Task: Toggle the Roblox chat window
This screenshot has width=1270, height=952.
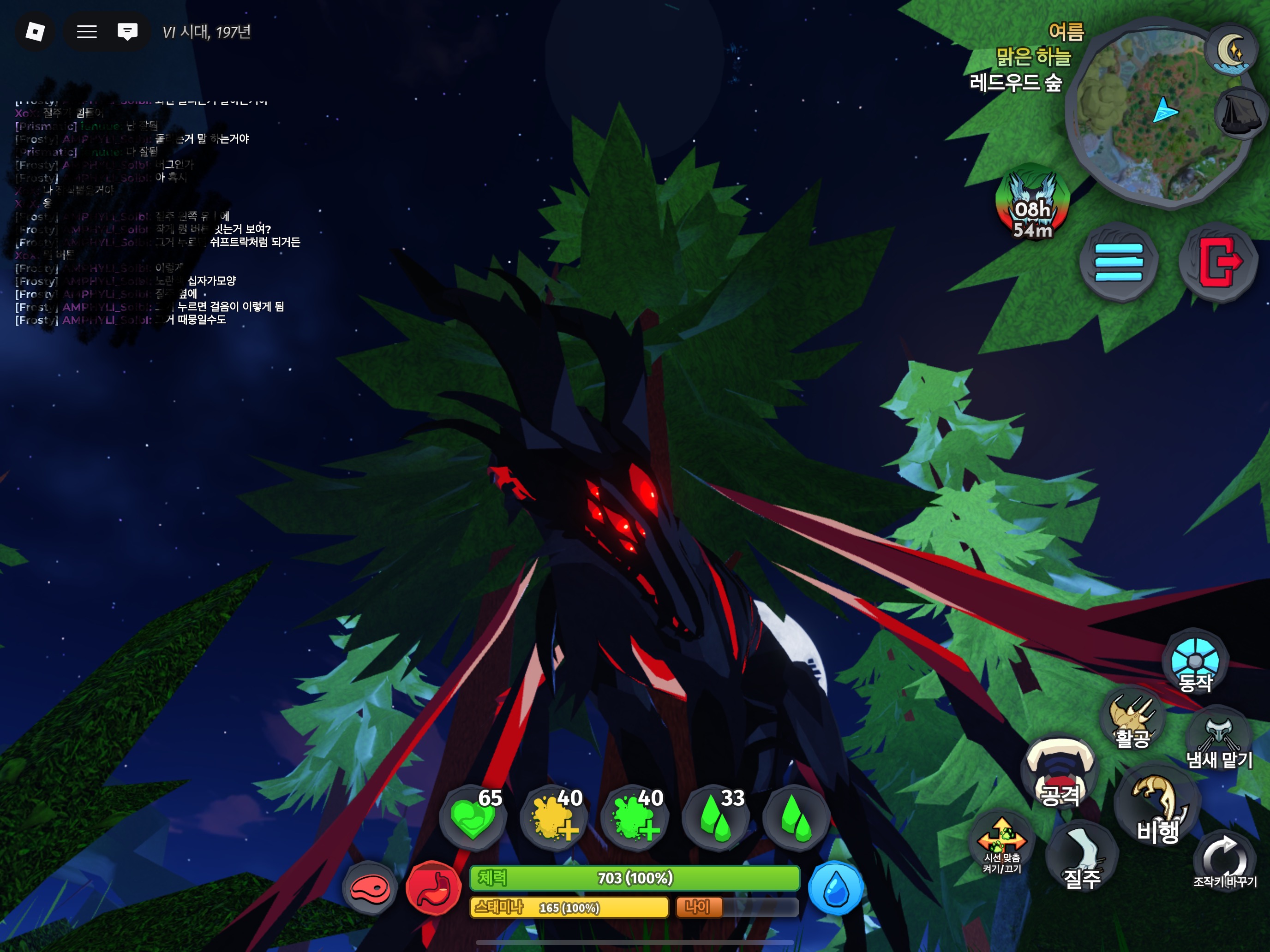Action: tap(127, 31)
